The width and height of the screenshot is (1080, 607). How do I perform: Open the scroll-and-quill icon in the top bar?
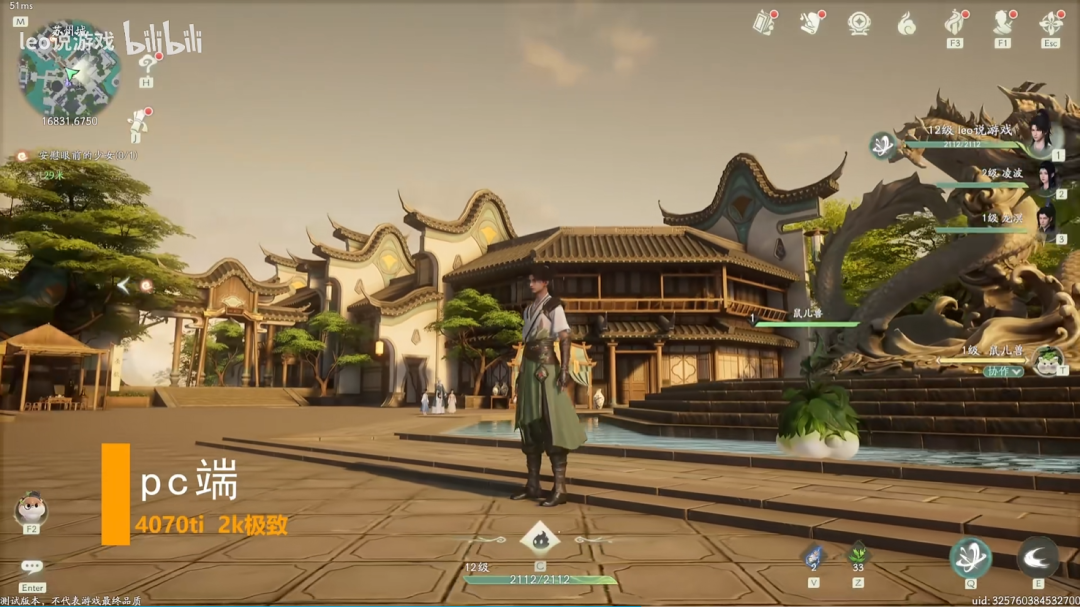(811, 23)
